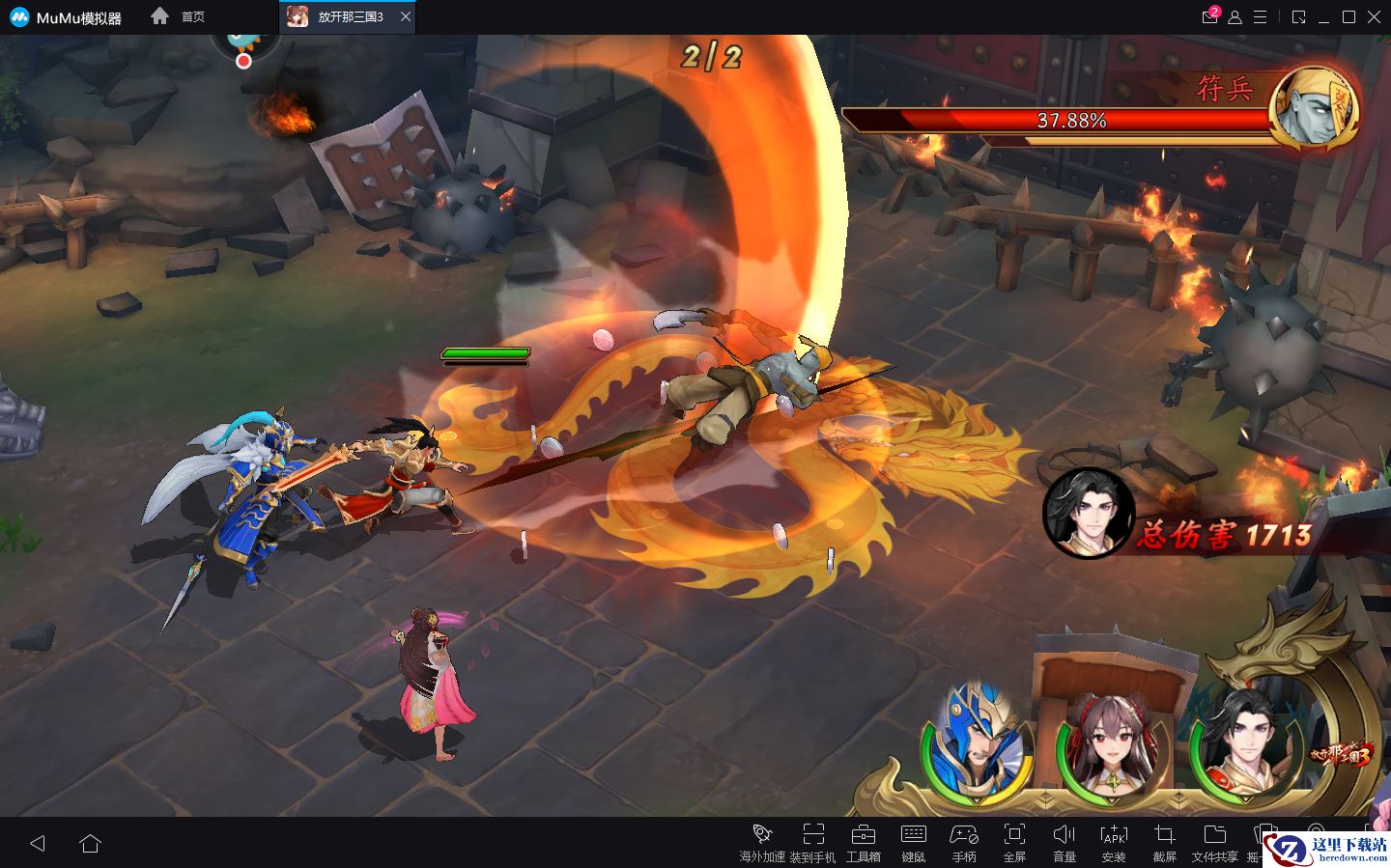Open the emulator mail notifications
The height and width of the screenshot is (868, 1391).
coord(1209,16)
